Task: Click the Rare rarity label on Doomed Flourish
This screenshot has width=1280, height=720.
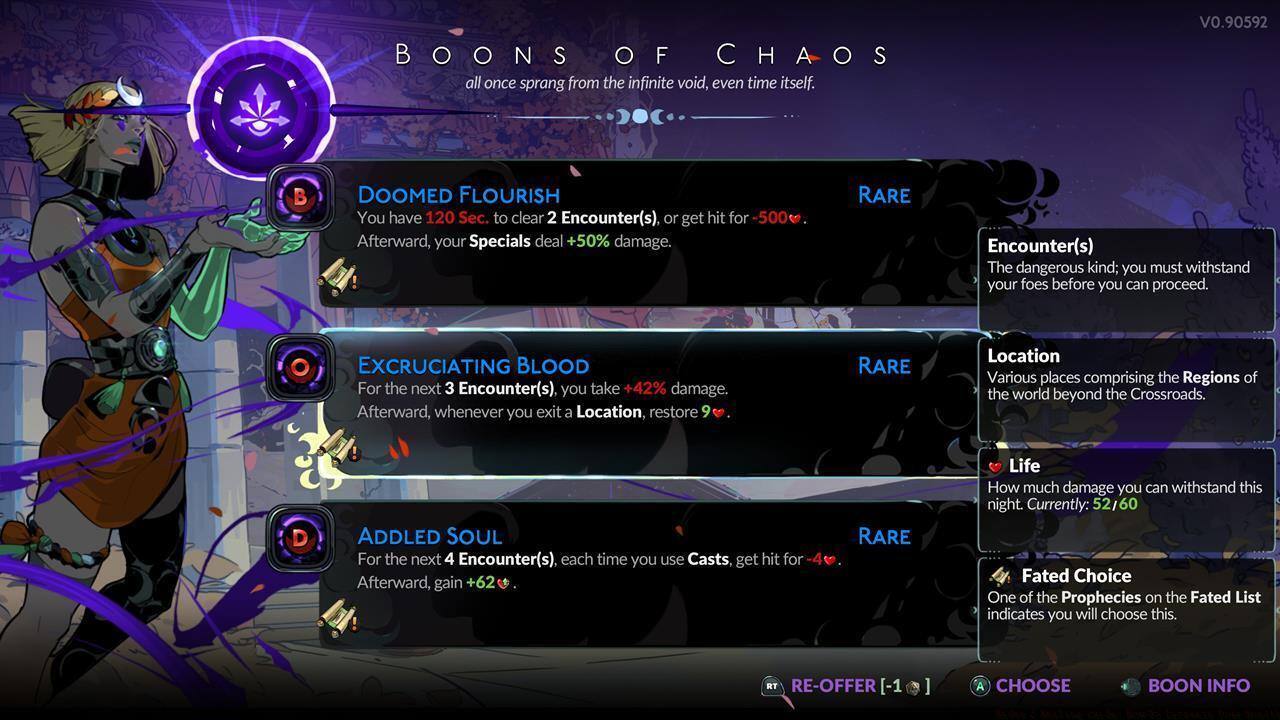Action: tap(883, 195)
